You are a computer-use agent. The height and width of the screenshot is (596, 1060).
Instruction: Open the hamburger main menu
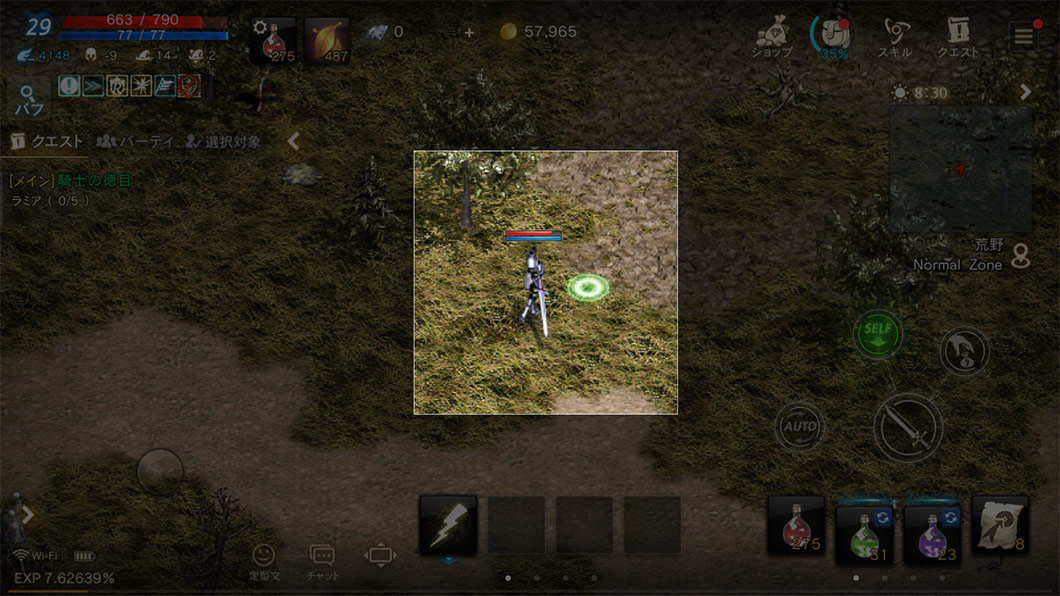(1023, 37)
